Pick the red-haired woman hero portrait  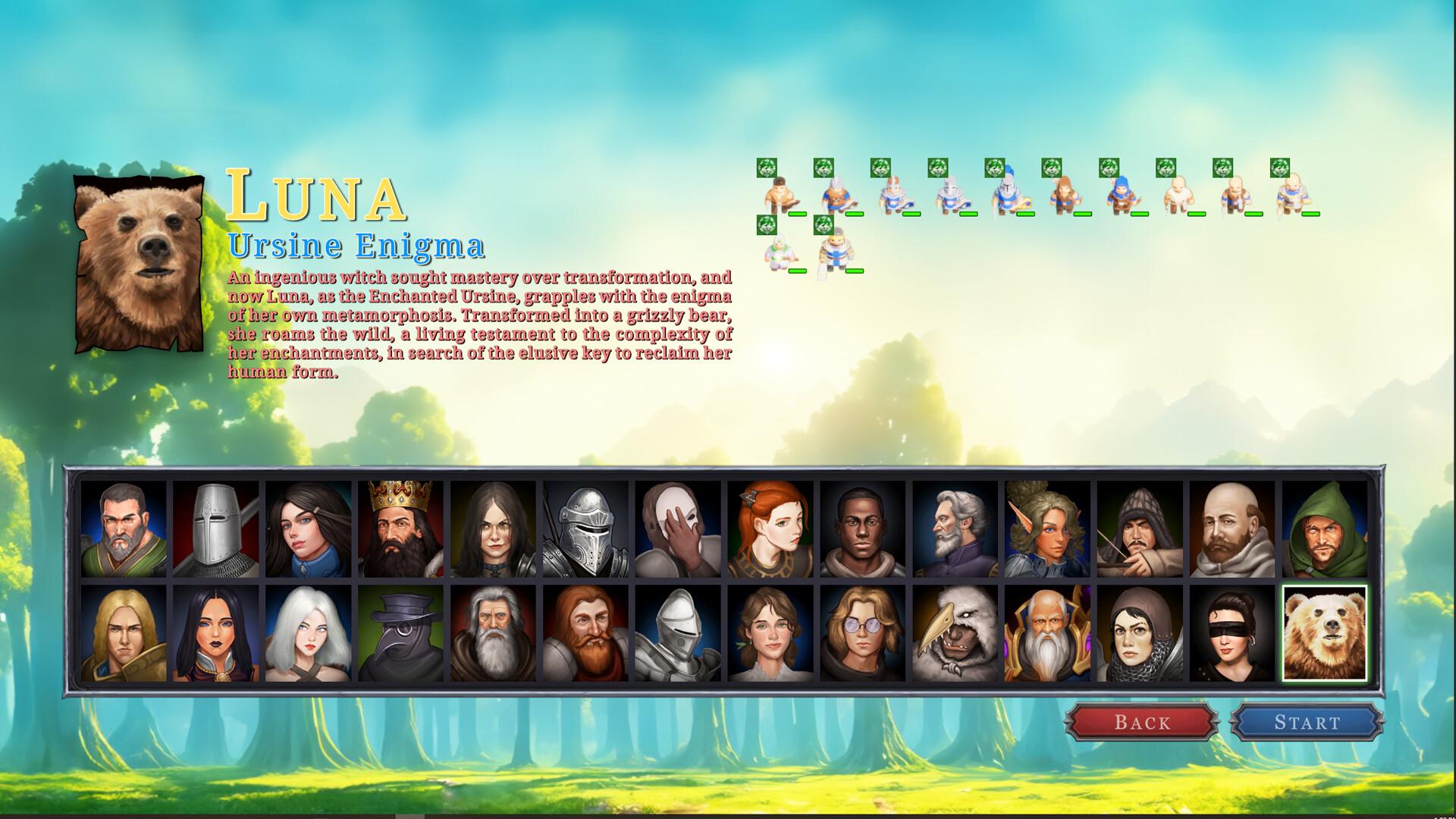pos(770,529)
